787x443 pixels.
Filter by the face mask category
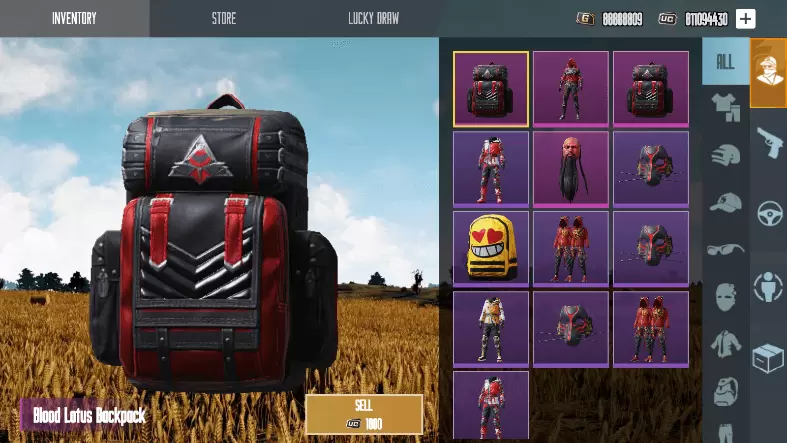coord(725,296)
